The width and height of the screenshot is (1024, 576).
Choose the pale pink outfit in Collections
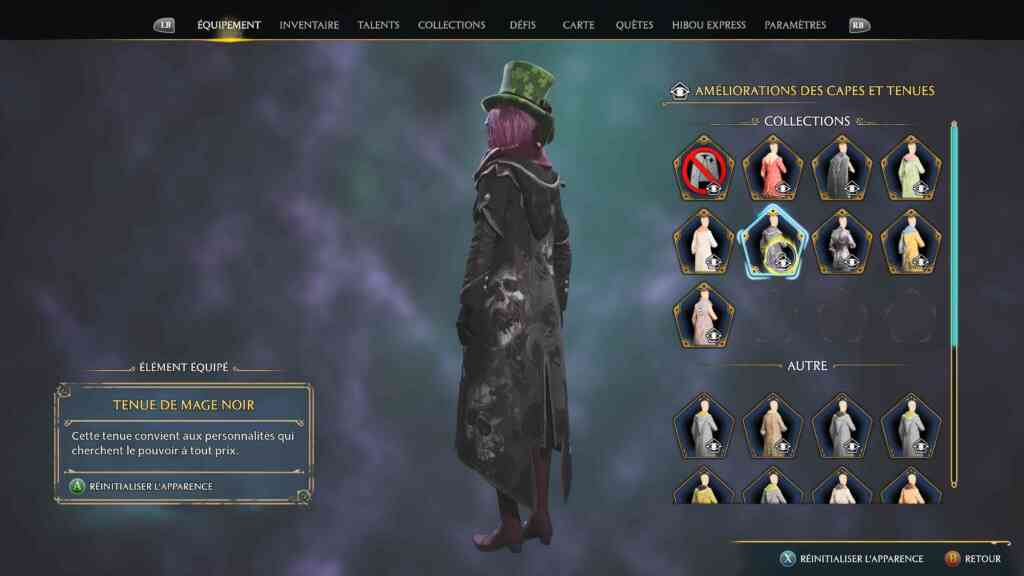coord(704,315)
